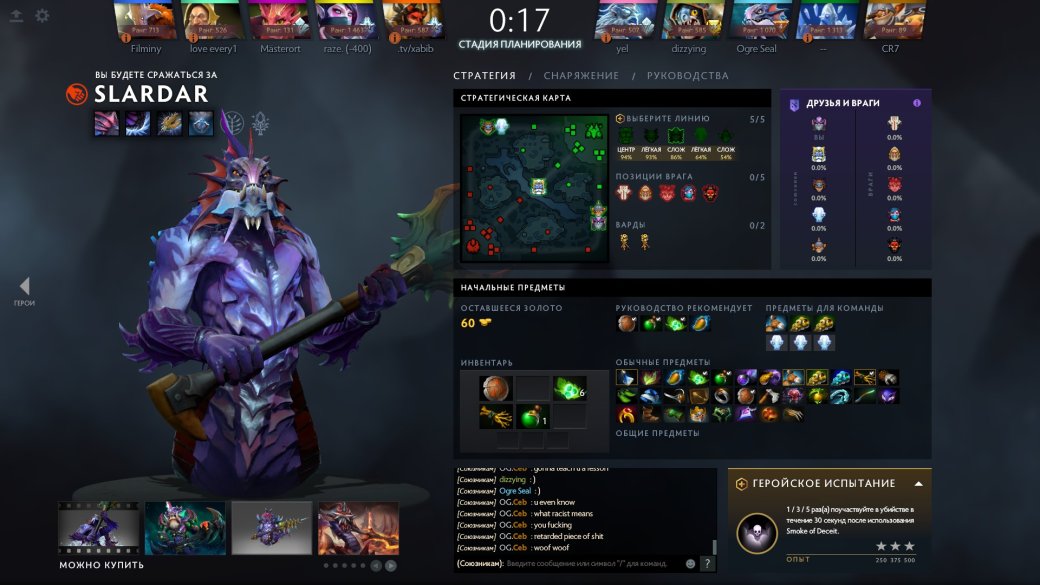Open the Друзья и враги info icon
The height and width of the screenshot is (585, 1040).
pos(917,103)
